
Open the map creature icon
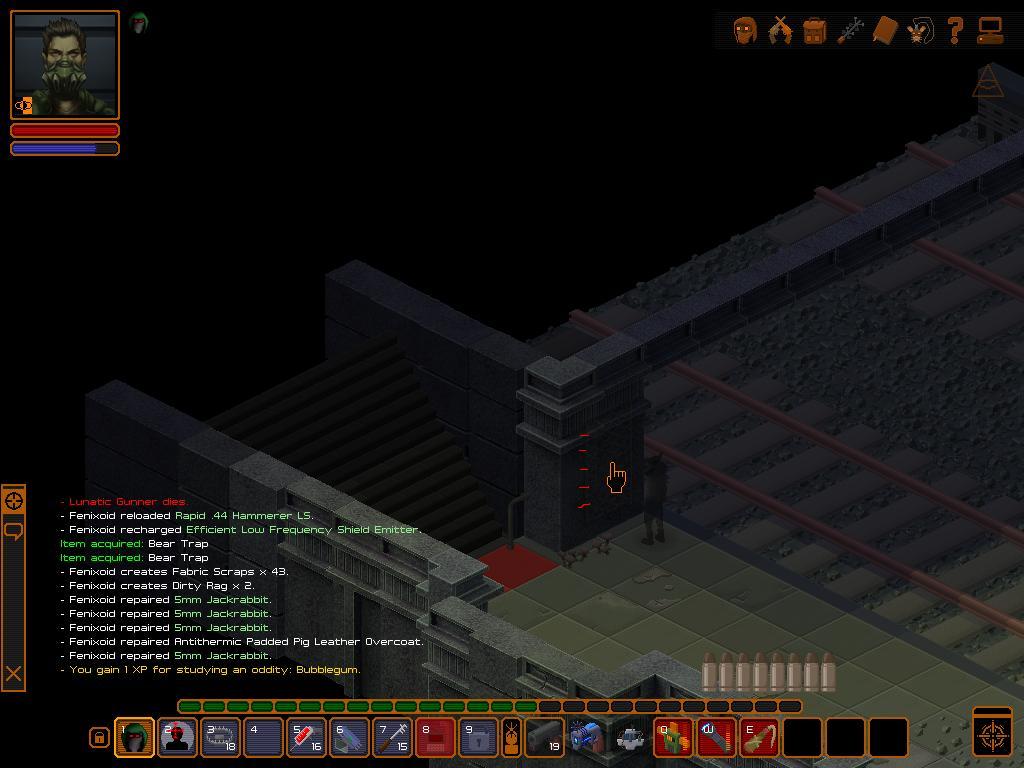tap(920, 31)
